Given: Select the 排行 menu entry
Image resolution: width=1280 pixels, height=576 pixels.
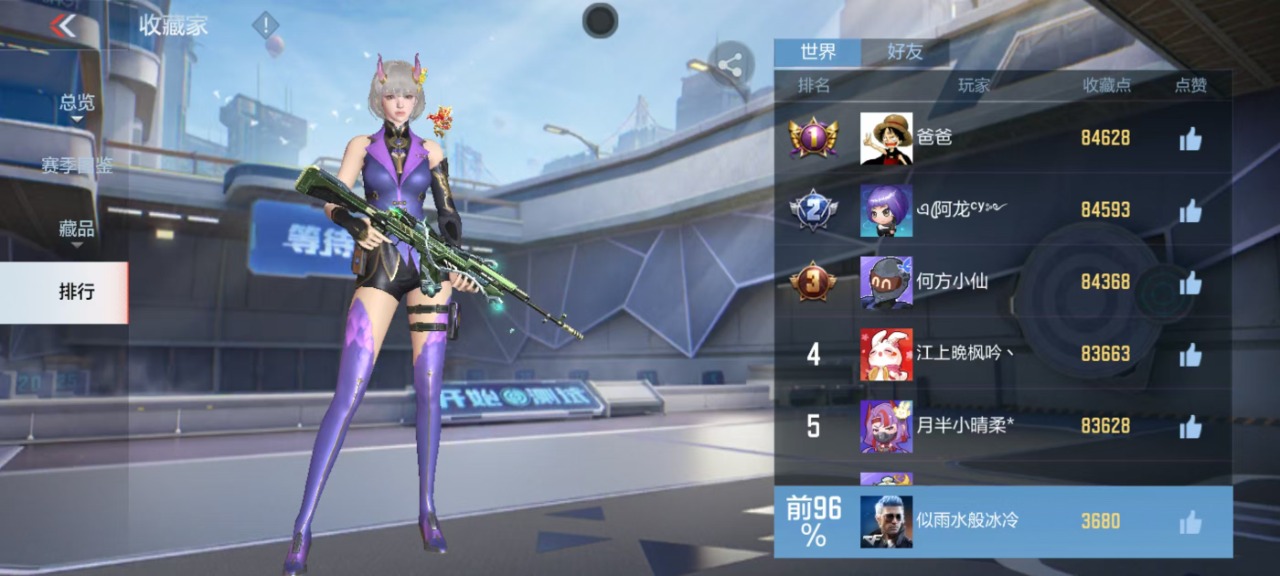Looking at the screenshot, I should click(x=77, y=292).
